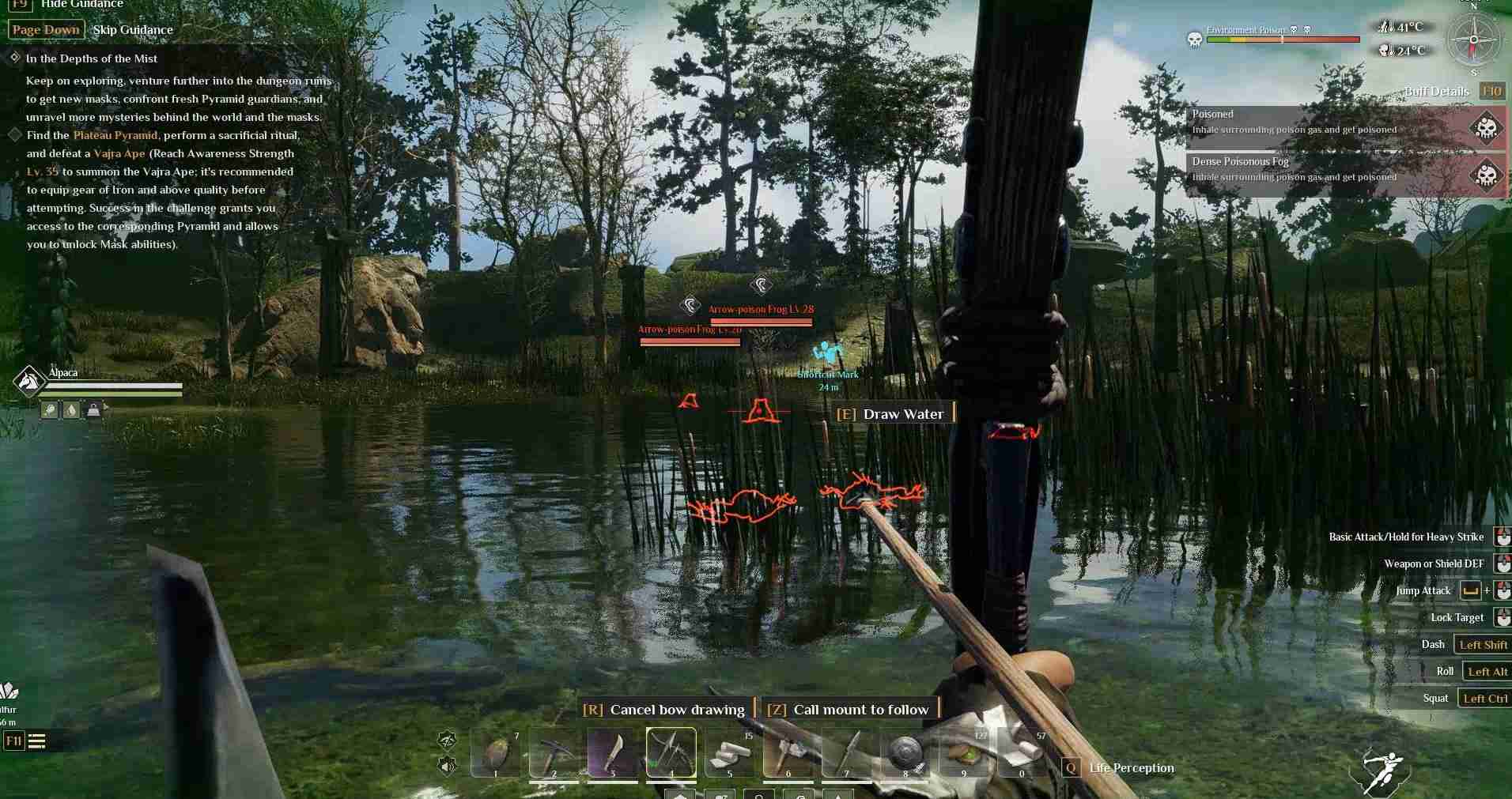Open the compass in the top-right corner
Viewport: 1512px width, 799px height.
[x=1473, y=40]
